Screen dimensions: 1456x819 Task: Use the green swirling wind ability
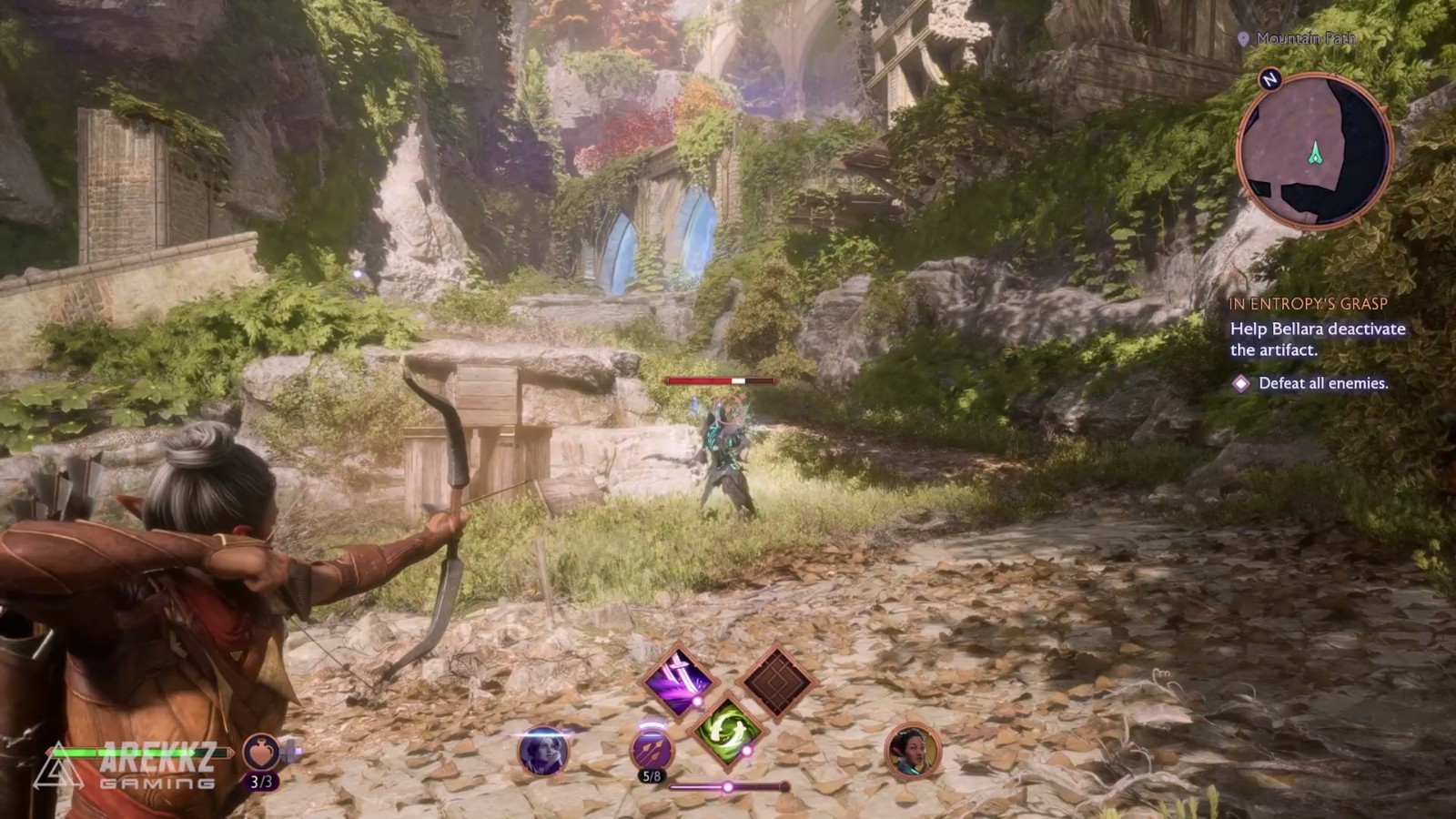(x=728, y=728)
